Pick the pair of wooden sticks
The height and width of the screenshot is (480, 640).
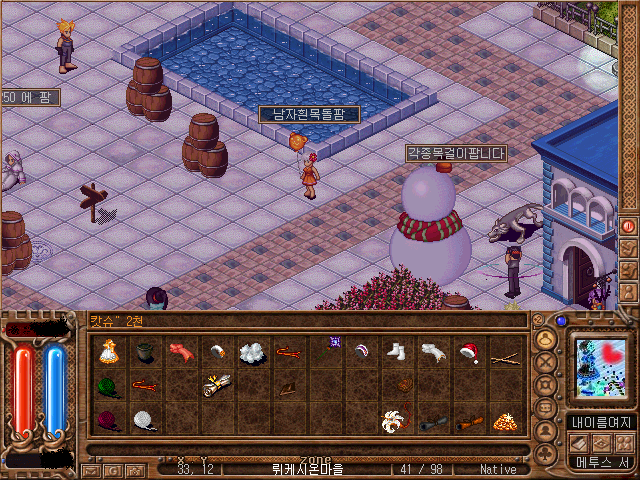pos(505,351)
